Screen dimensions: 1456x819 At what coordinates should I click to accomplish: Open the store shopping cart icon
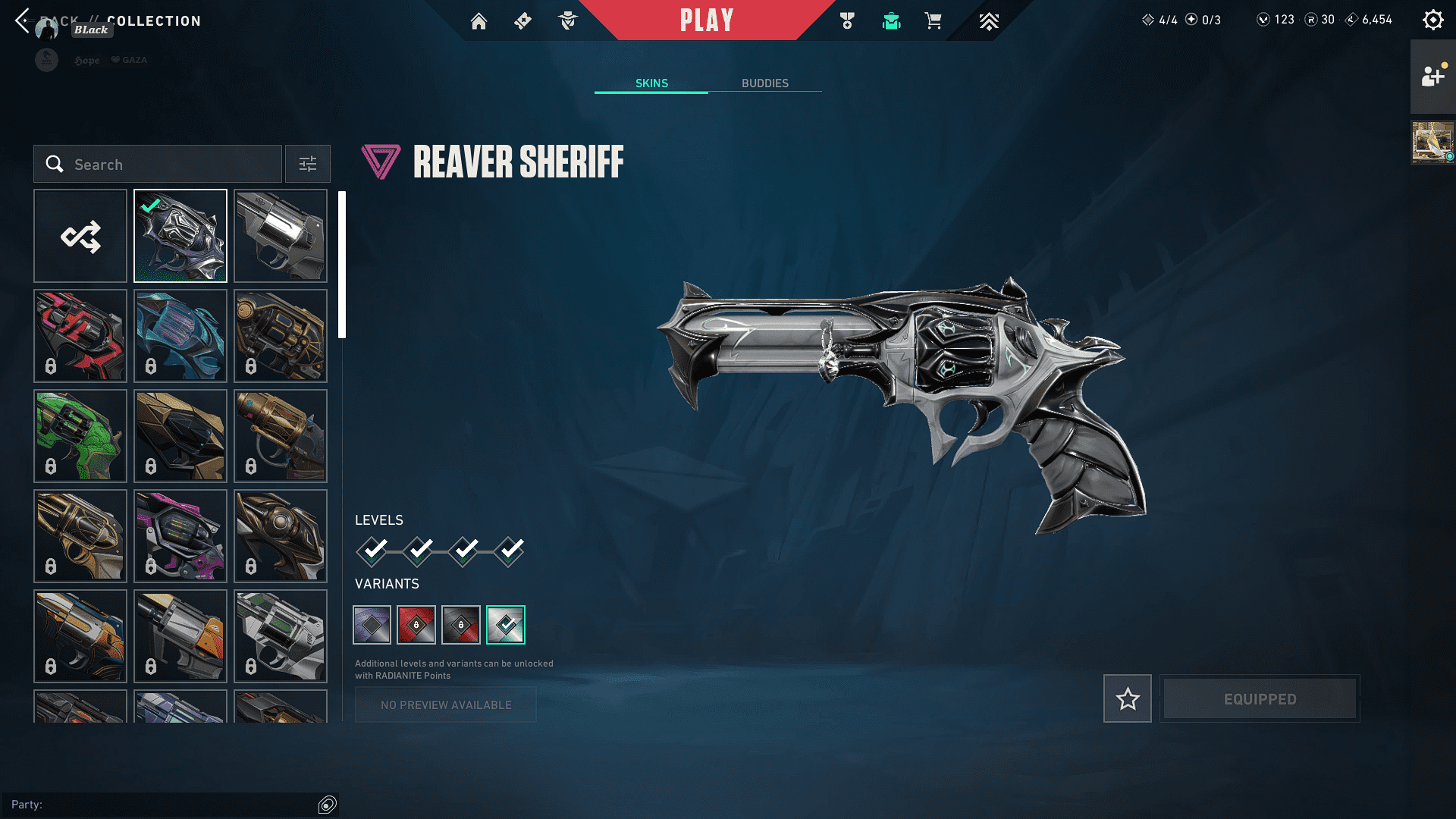tap(933, 21)
